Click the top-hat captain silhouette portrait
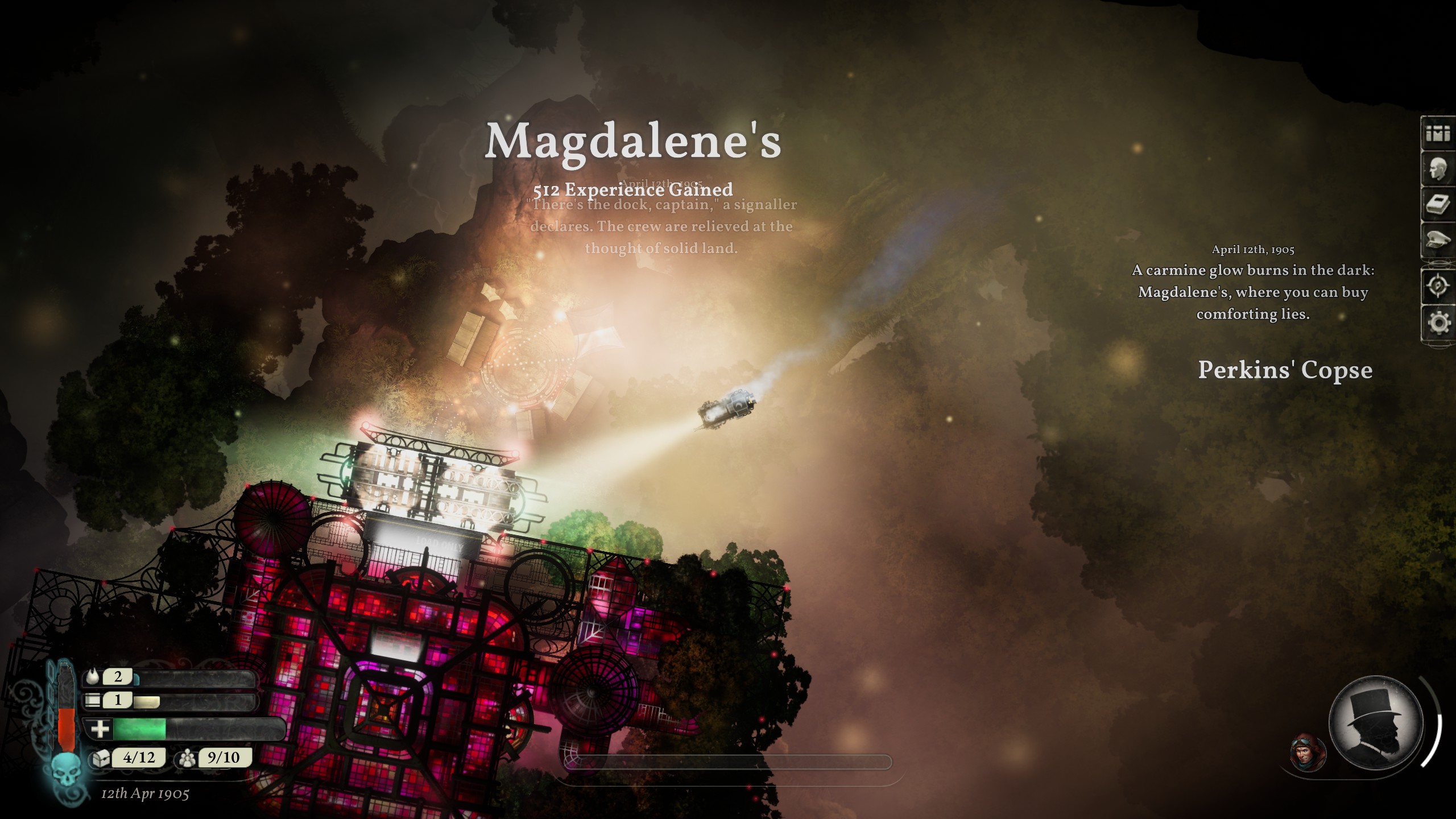The height and width of the screenshot is (819, 1456). (1375, 723)
